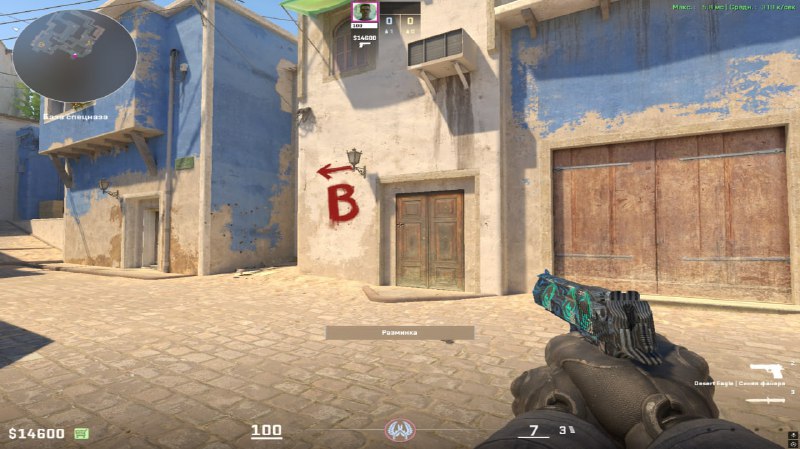Select the Desert Eagle weapon icon

766,371
